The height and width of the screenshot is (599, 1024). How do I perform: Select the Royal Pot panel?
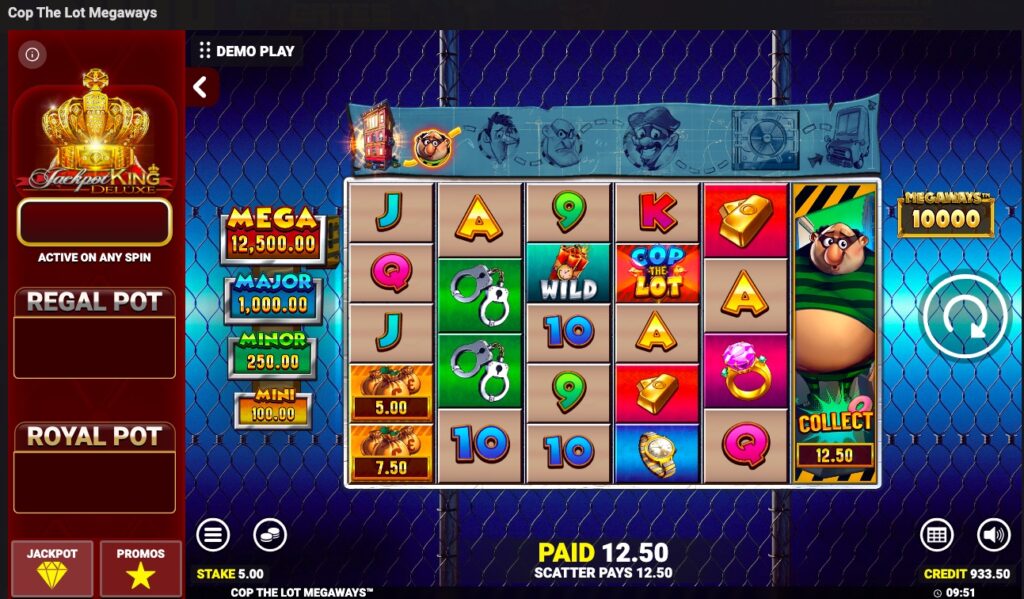coord(95,467)
